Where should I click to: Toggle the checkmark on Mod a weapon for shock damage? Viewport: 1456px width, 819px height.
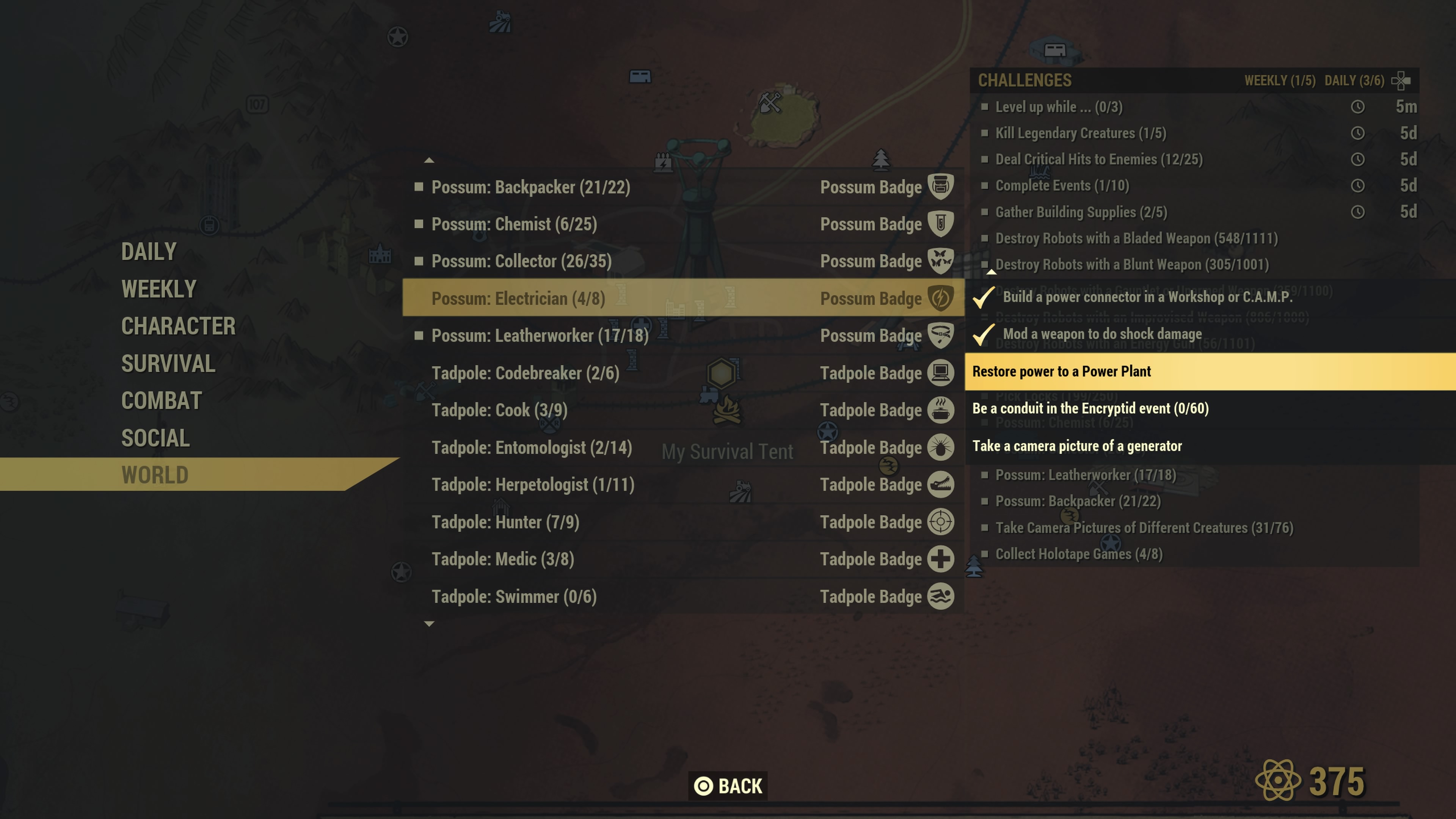point(983,334)
